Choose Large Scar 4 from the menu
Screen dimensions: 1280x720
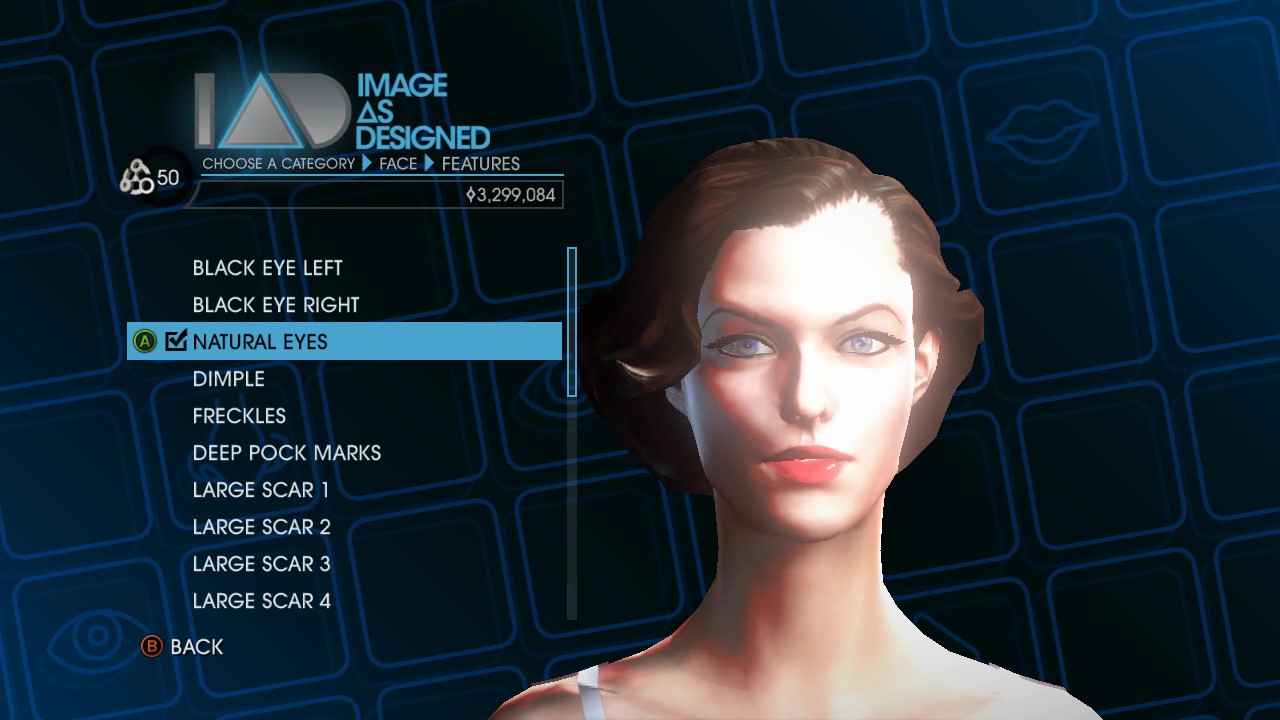[x=261, y=601]
